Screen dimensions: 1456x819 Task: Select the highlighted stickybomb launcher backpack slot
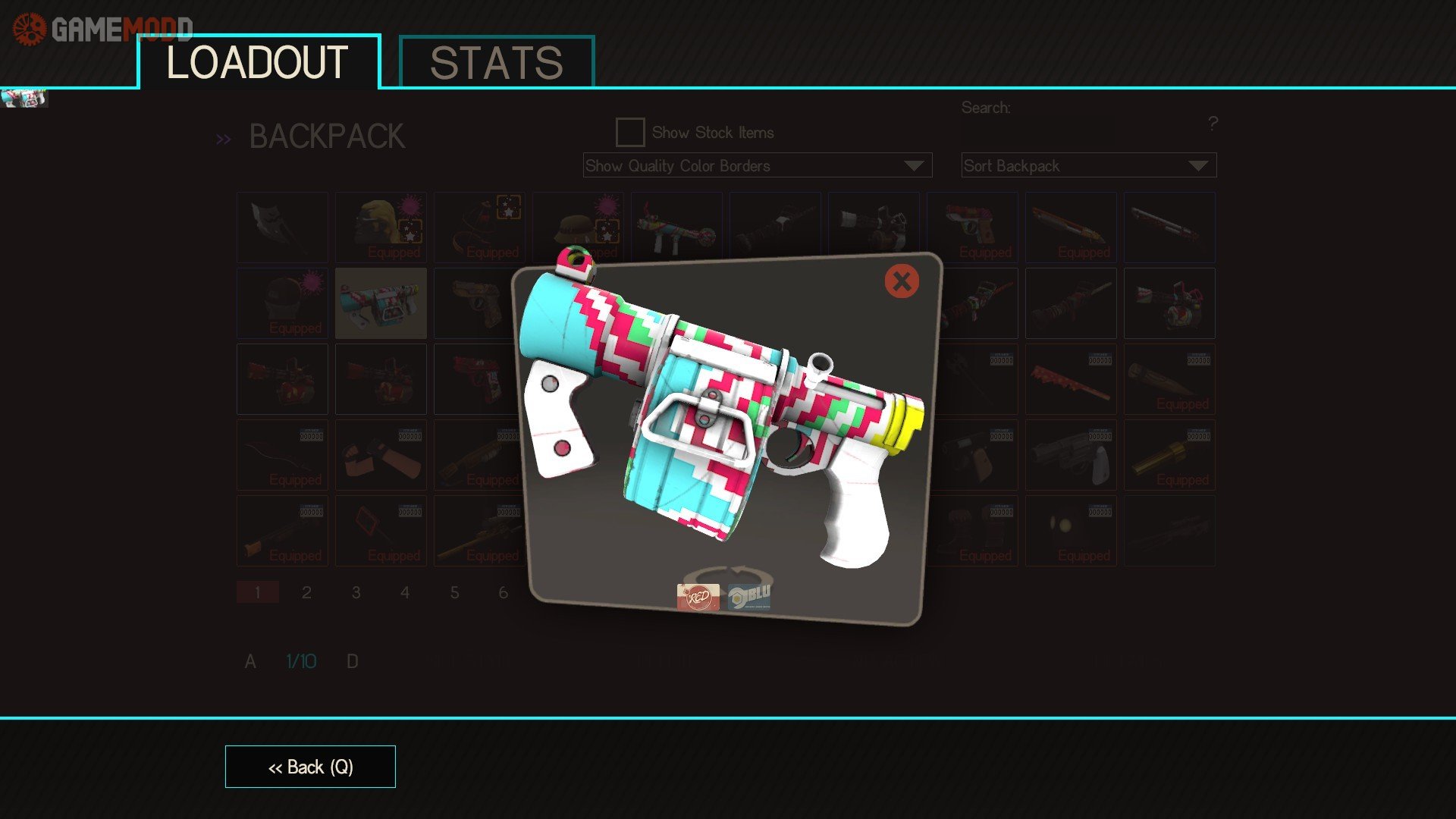click(381, 303)
